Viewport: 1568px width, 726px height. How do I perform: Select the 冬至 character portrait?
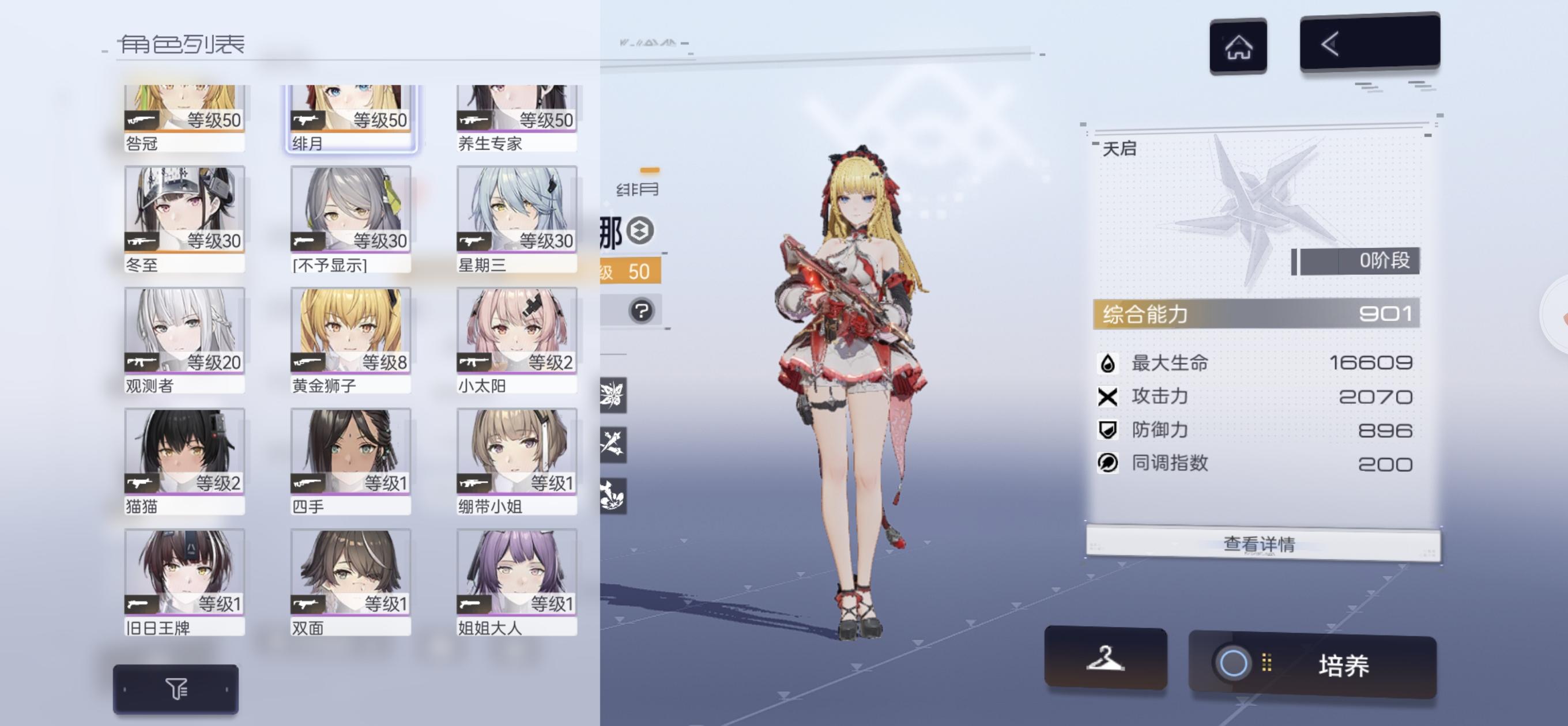point(184,210)
